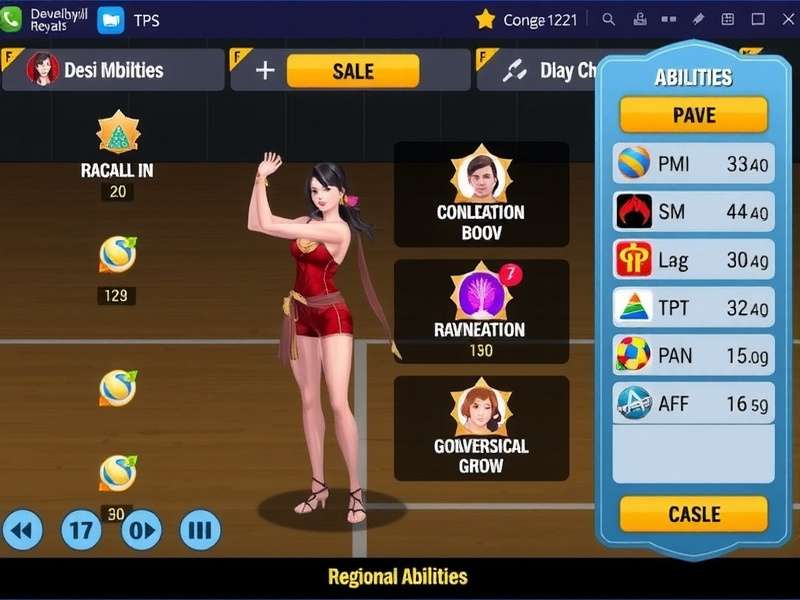Click the yellow CASLE button
This screenshot has height=600, width=800.
click(x=693, y=514)
